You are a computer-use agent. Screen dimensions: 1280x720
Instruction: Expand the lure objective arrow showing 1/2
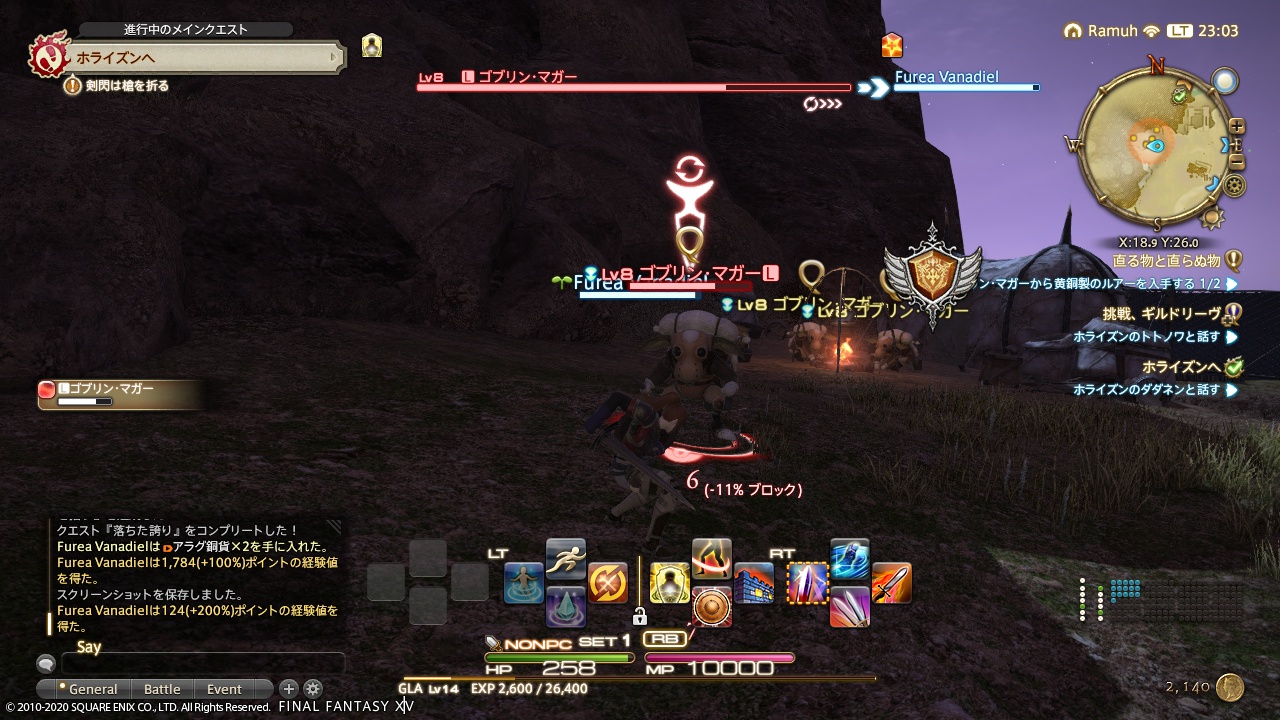pyautogui.click(x=1231, y=284)
